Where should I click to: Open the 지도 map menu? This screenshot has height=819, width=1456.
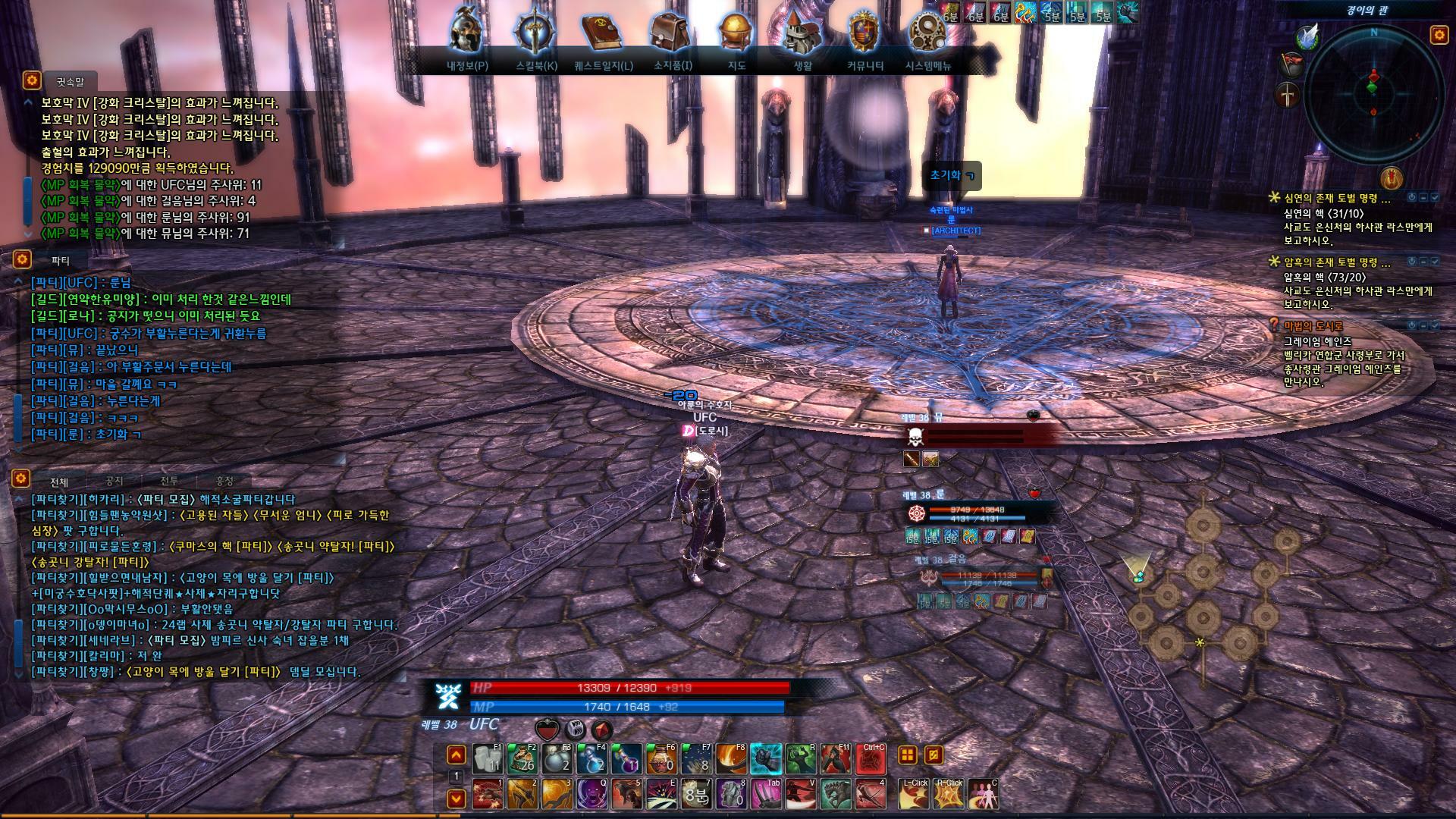point(736,36)
